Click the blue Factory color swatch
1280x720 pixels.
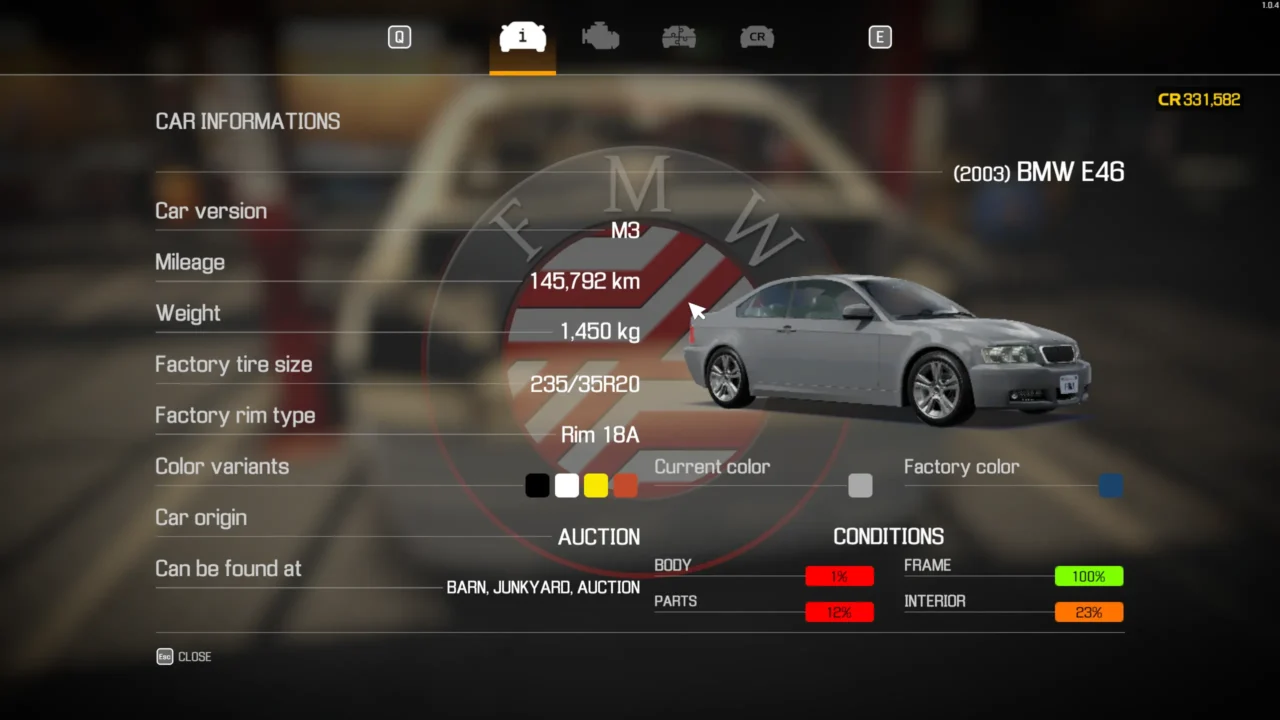(1110, 485)
